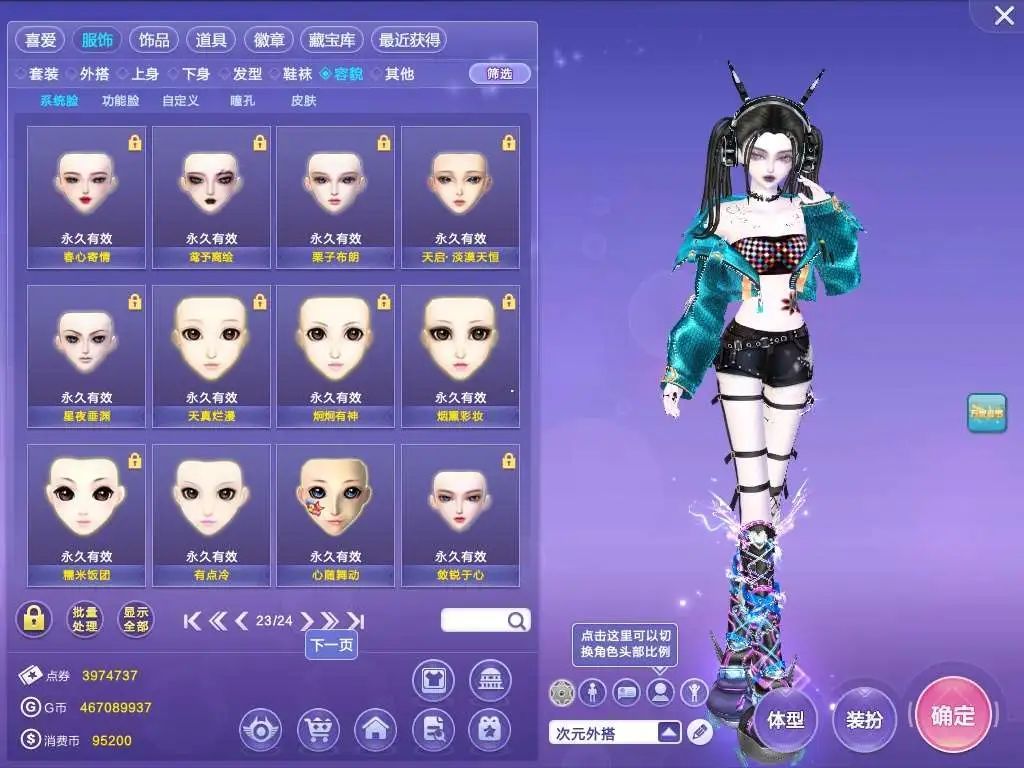The width and height of the screenshot is (1024, 768).
Task: Confirm with the pink 确定 button
Action: coord(953,715)
